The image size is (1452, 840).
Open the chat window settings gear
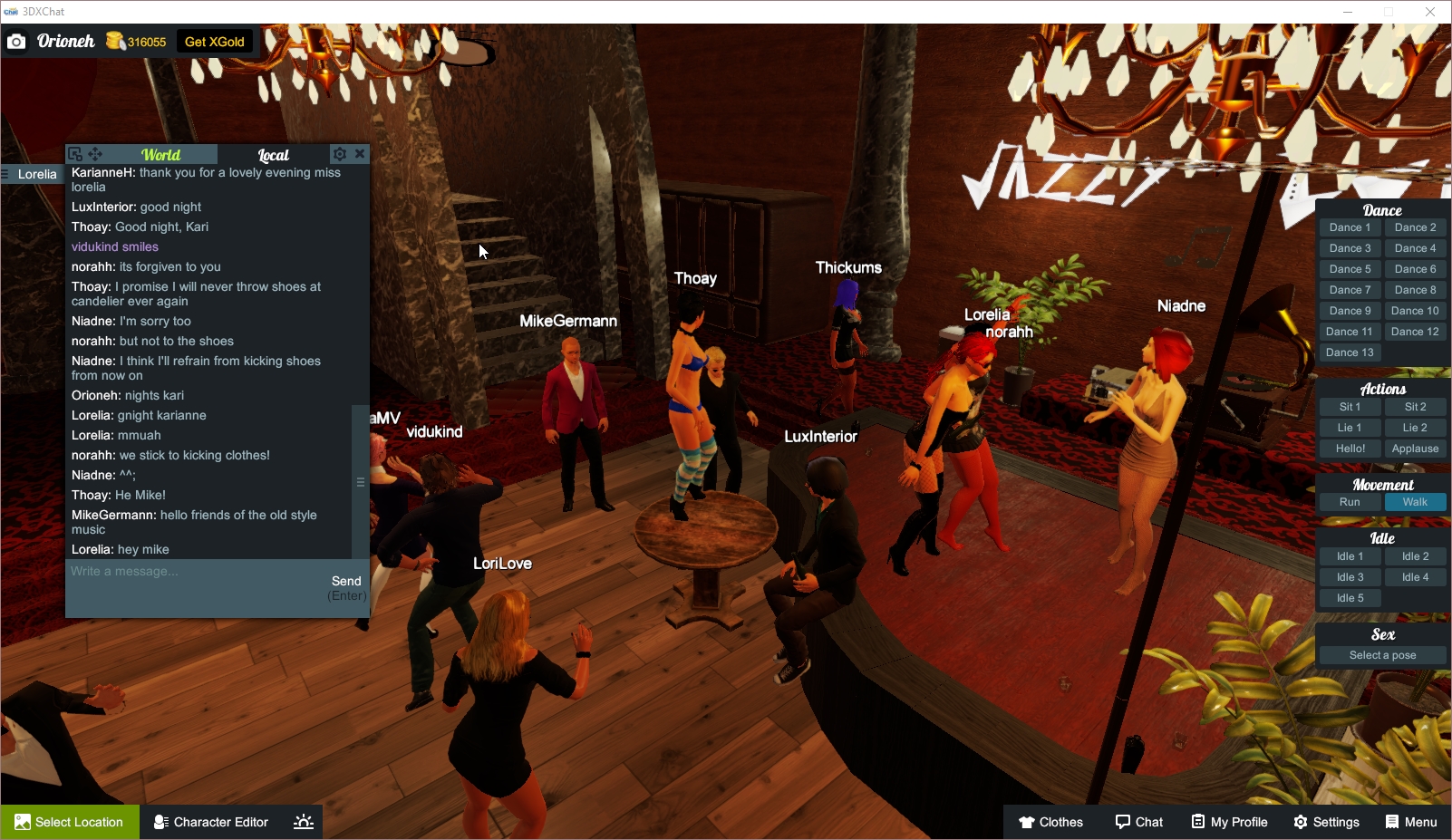tap(339, 154)
